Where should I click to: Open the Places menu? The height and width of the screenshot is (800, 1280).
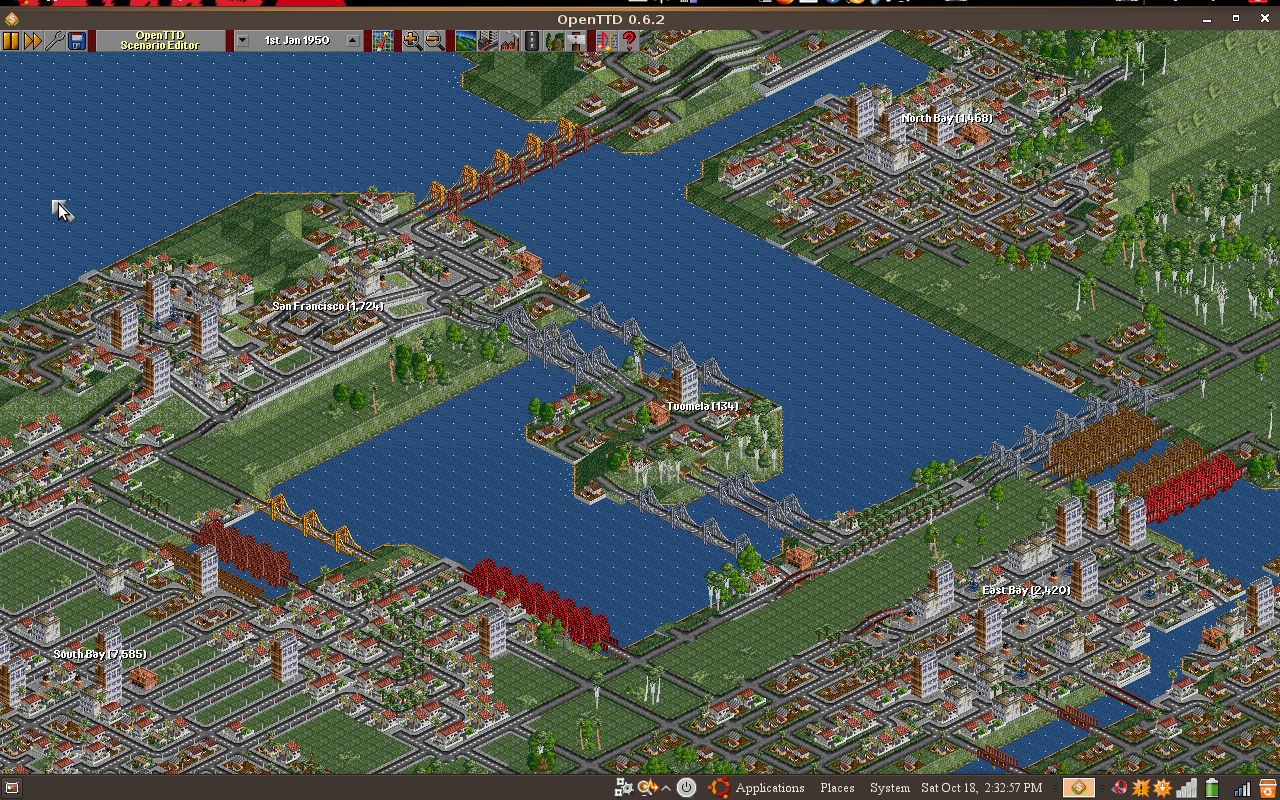point(836,788)
